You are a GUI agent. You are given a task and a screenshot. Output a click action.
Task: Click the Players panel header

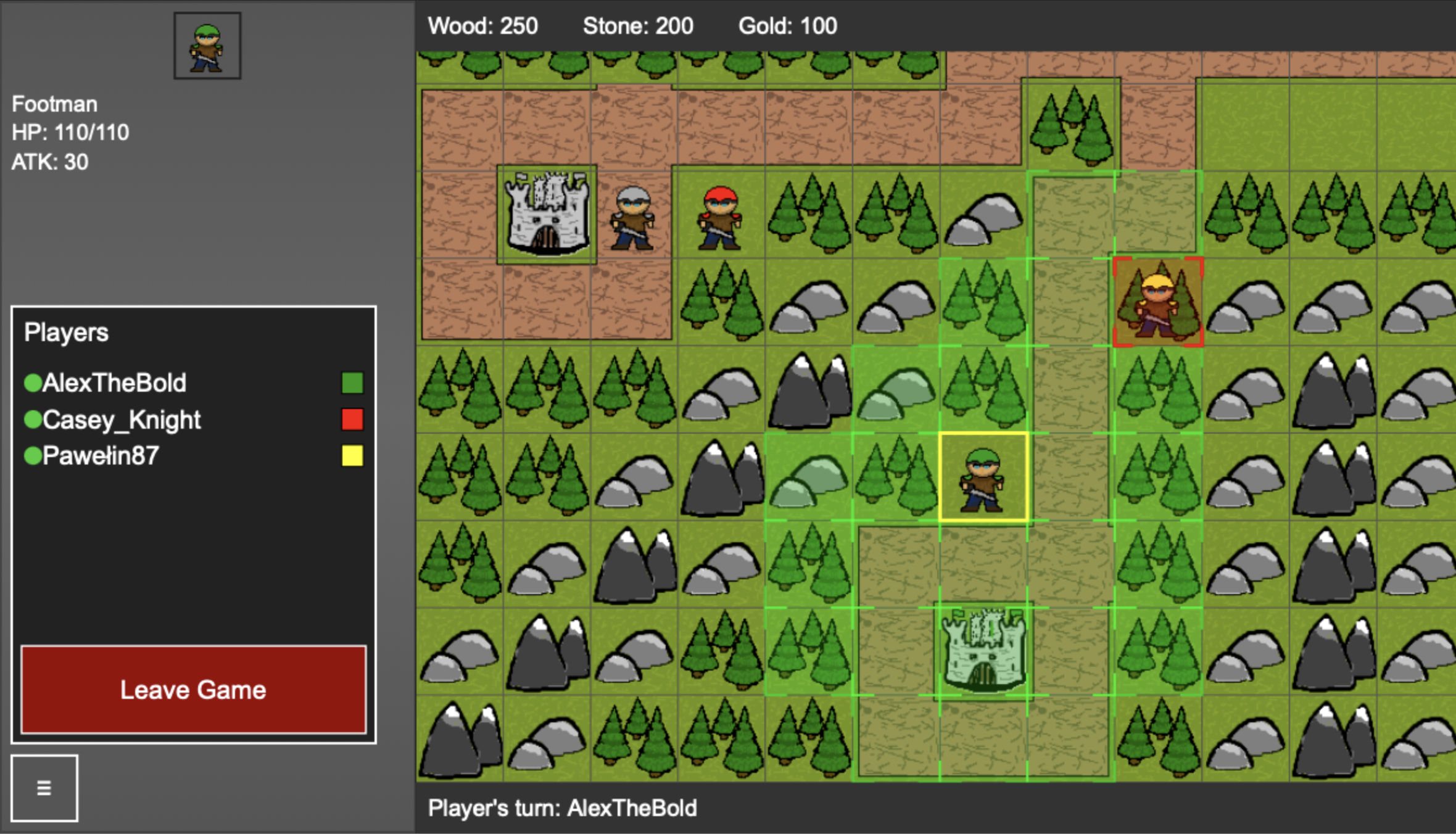67,331
